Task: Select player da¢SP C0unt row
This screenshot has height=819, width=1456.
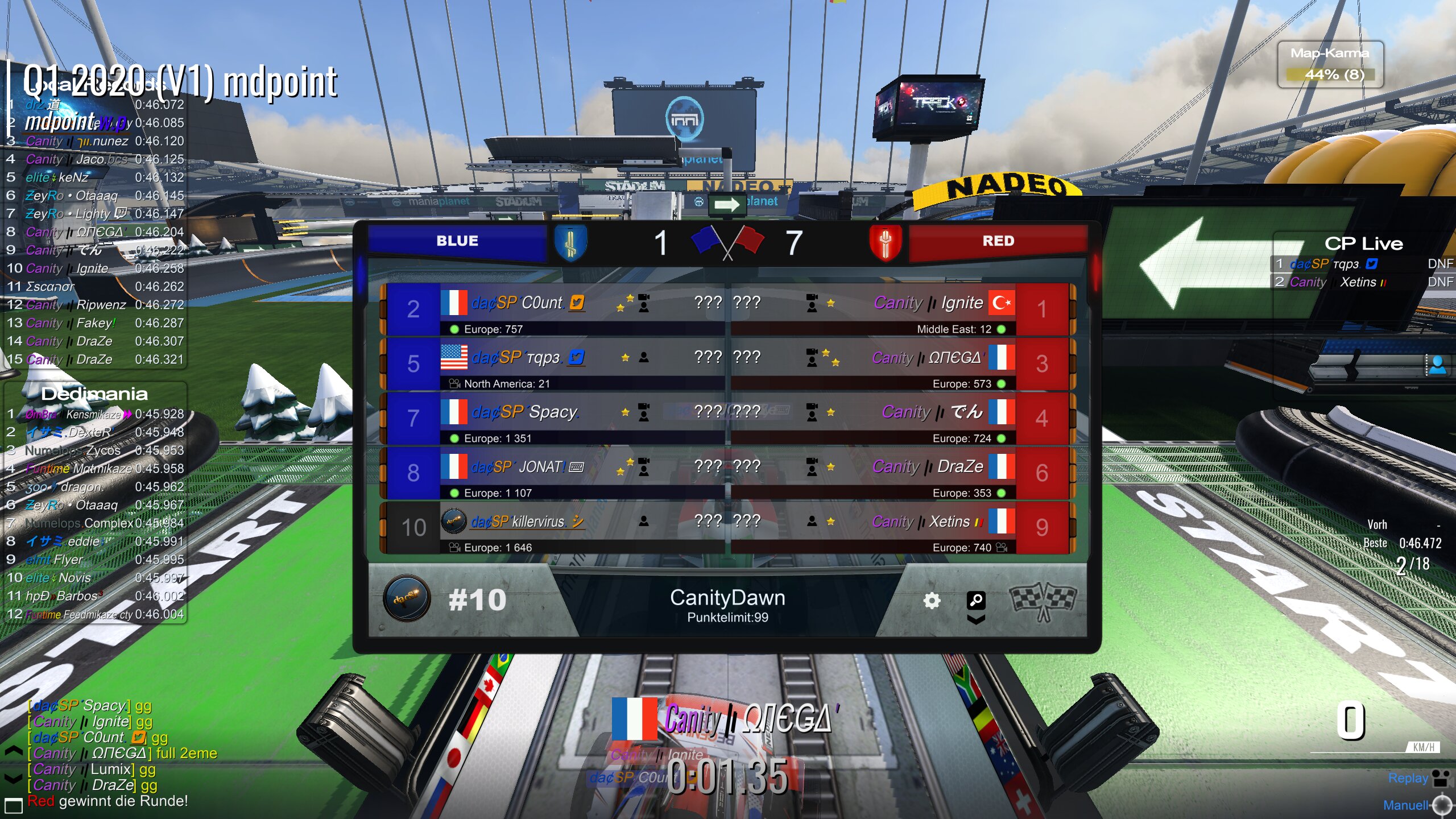Action: (x=555, y=310)
